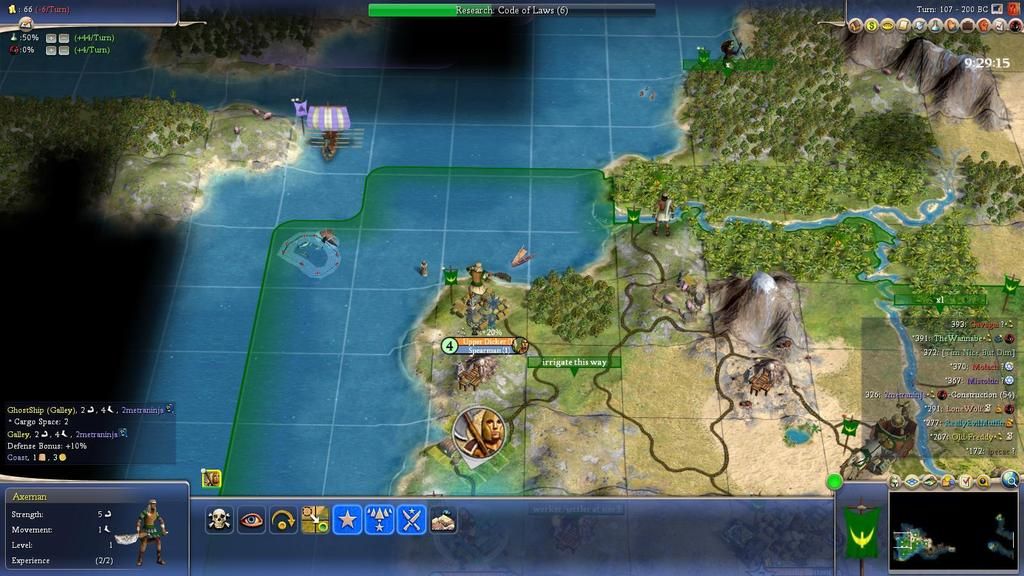
Task: Open the globe view magnifier button
Action: click(x=1010, y=481)
